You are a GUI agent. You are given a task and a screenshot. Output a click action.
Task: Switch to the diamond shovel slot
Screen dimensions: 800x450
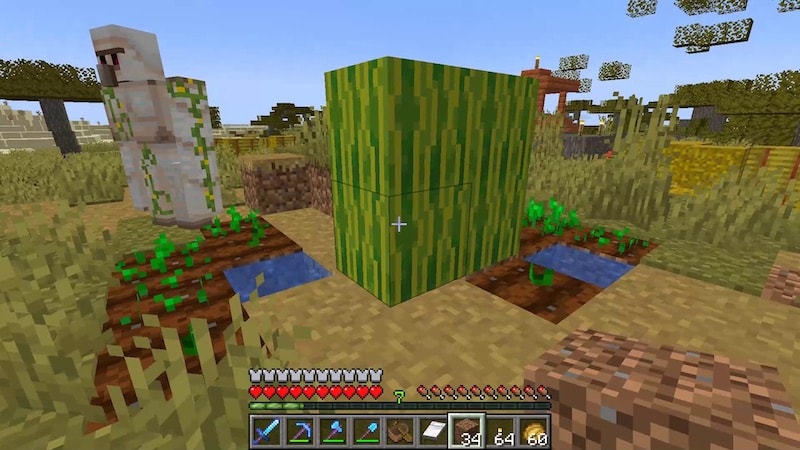(x=367, y=431)
